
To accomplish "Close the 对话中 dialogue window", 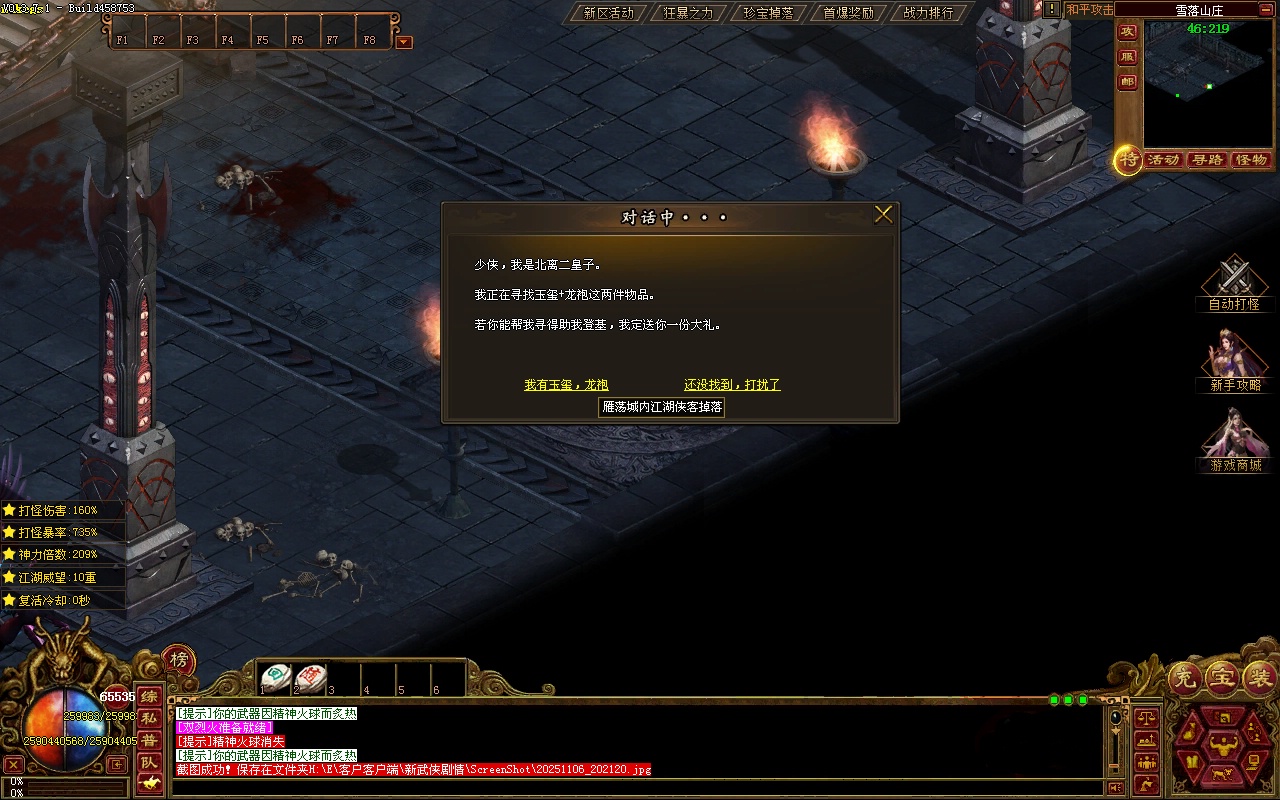I will pyautogui.click(x=883, y=214).
